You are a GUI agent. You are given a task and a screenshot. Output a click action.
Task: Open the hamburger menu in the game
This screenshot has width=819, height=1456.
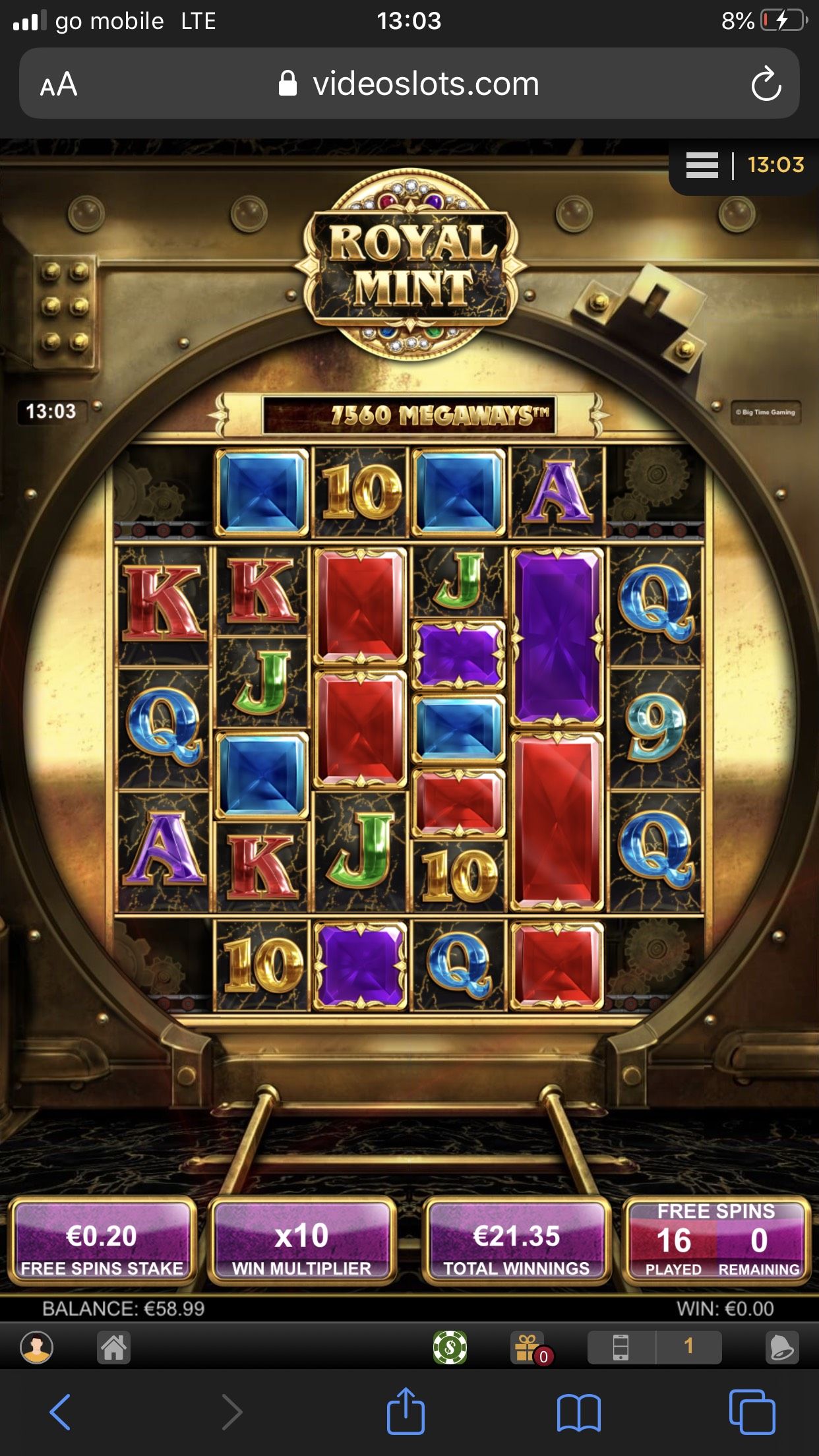pos(702,165)
